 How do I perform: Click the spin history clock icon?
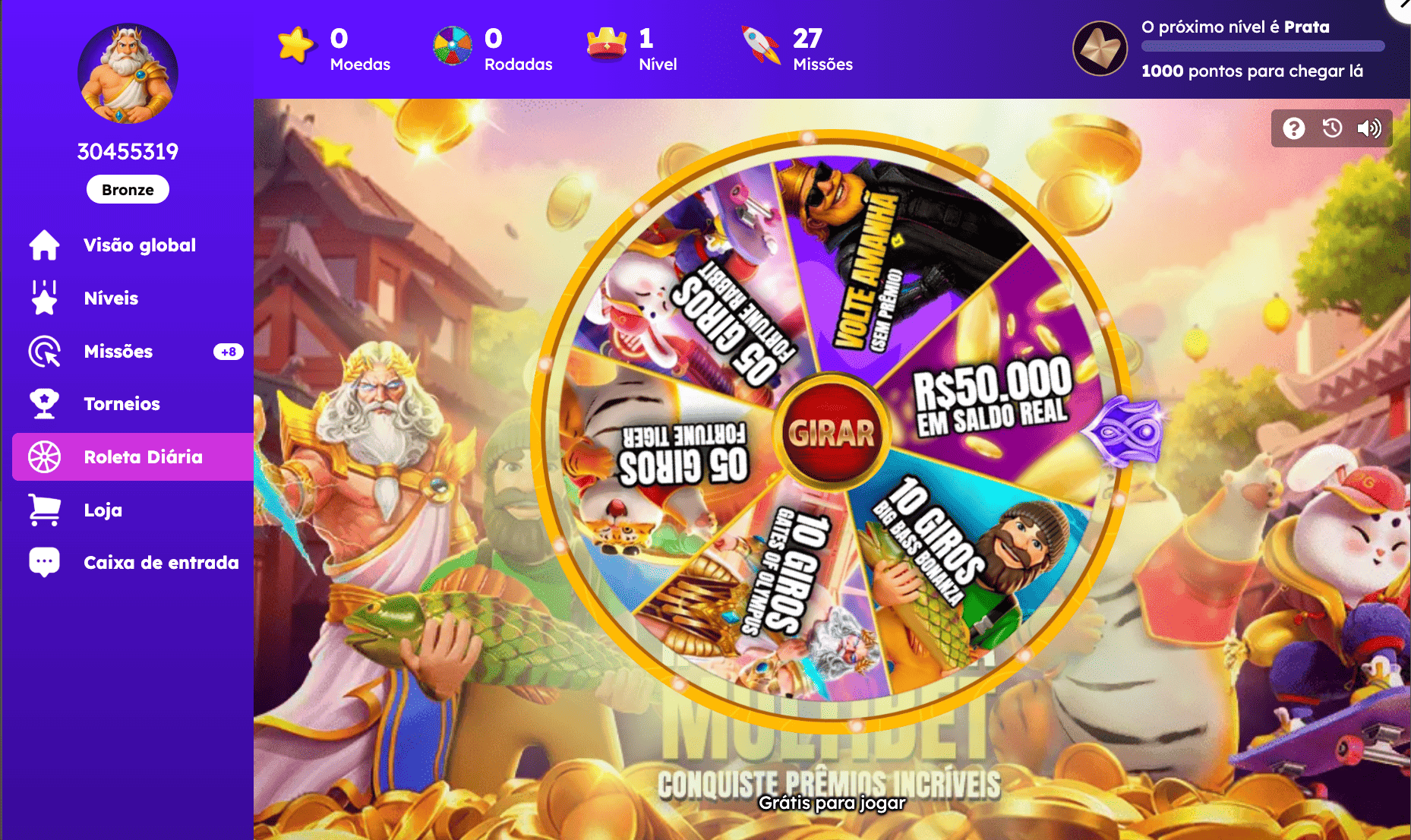(1331, 129)
